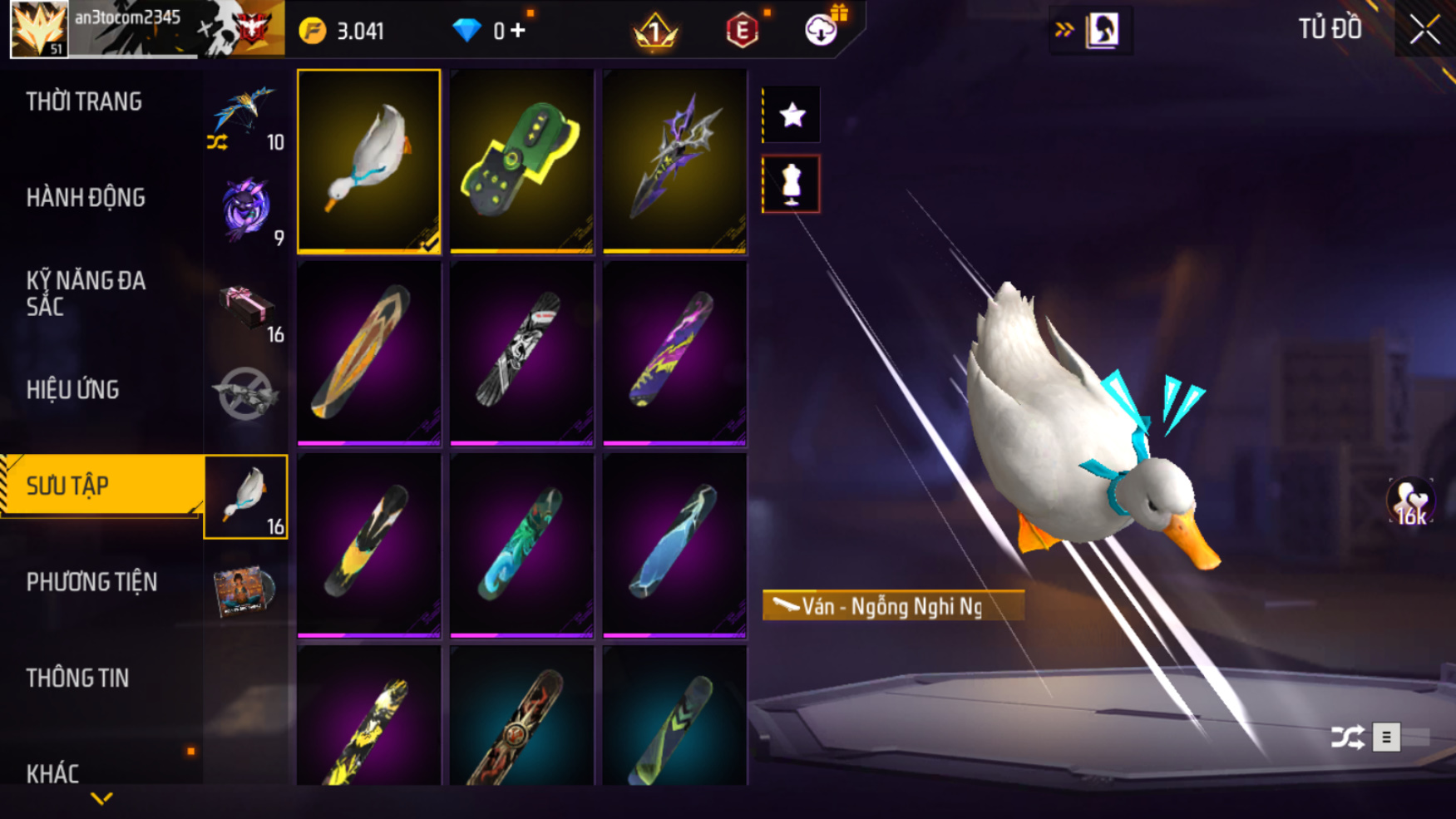Viewport: 1456px width, 819px height.
Task: Open the Khác category
Action: tap(52, 773)
